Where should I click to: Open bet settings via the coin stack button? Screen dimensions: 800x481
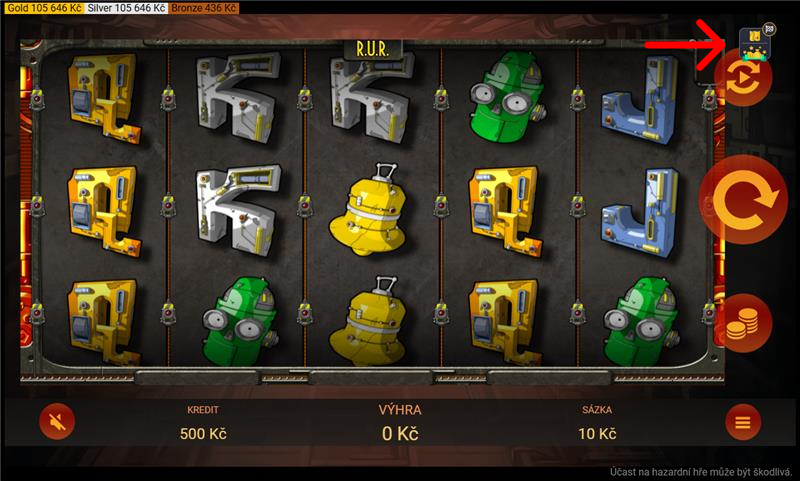(x=742, y=324)
